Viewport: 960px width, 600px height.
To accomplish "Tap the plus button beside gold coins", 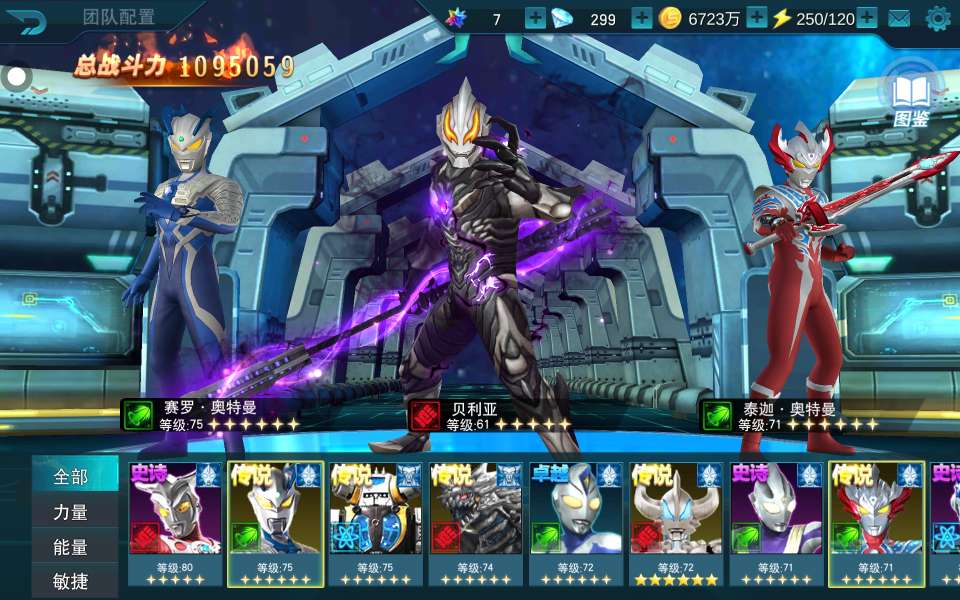I will pos(757,18).
